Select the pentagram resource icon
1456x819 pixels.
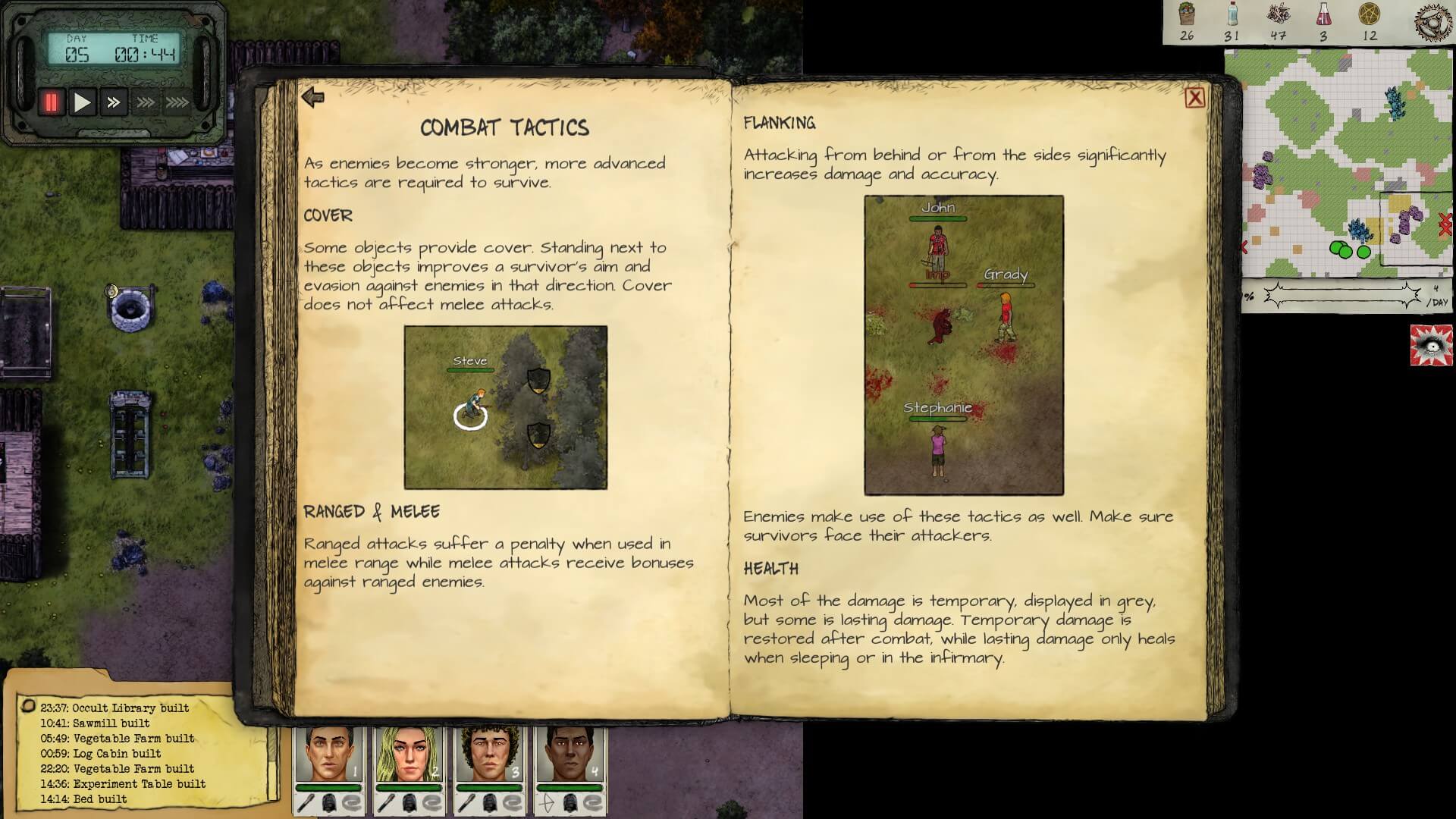(1370, 14)
